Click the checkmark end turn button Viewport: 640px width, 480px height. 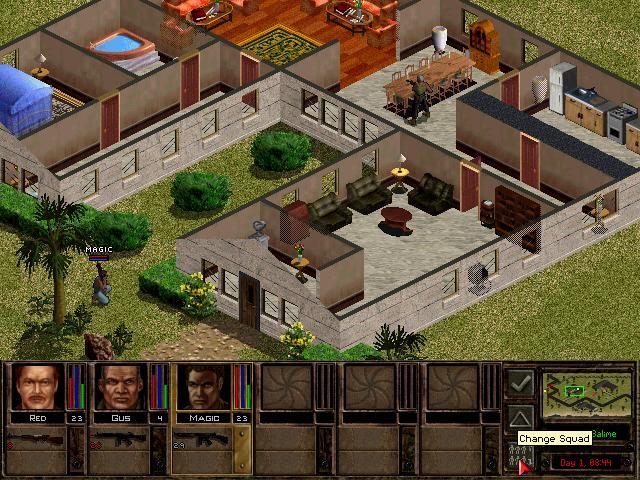point(519,382)
